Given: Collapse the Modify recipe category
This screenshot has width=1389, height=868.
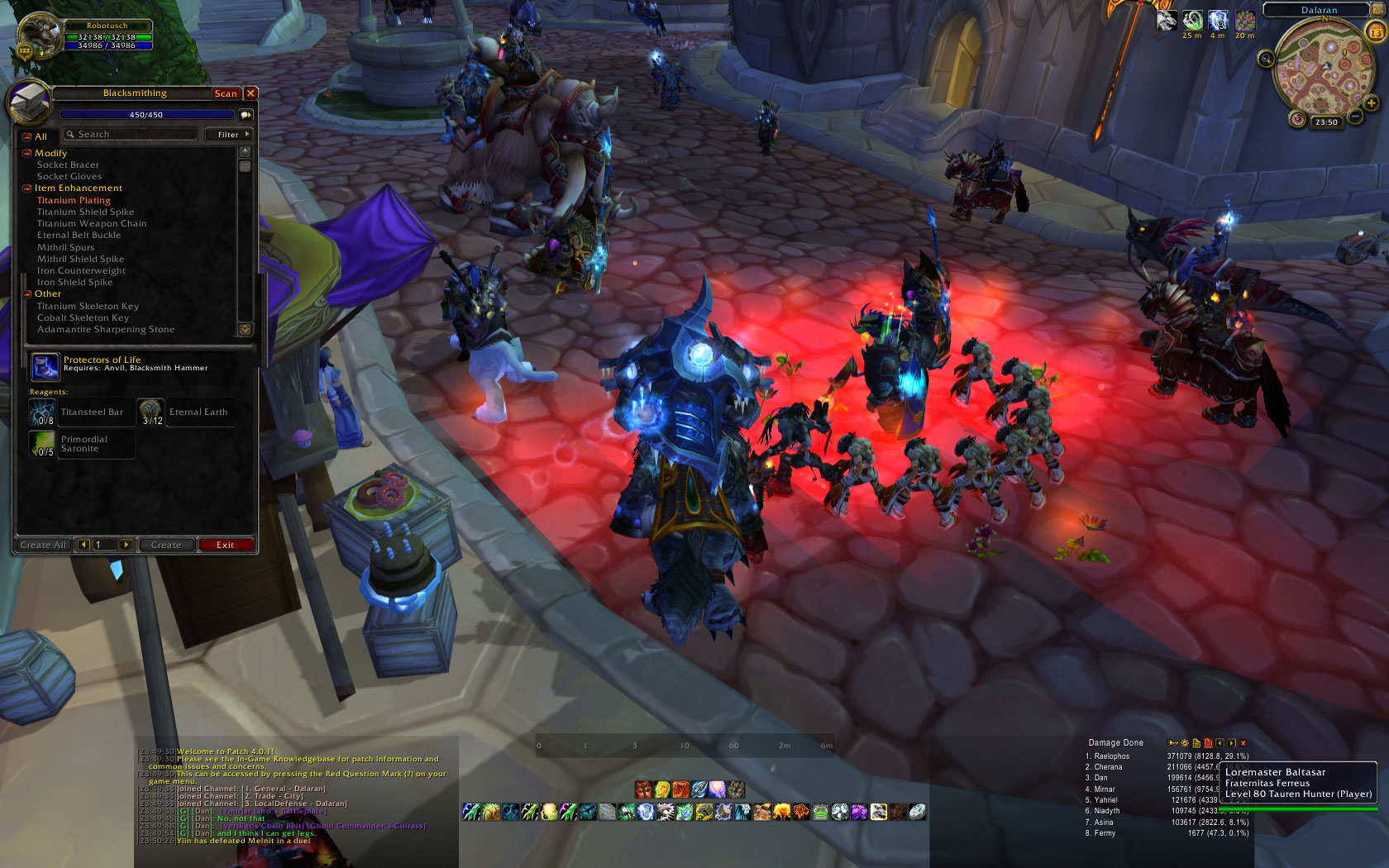Looking at the screenshot, I should (x=27, y=154).
